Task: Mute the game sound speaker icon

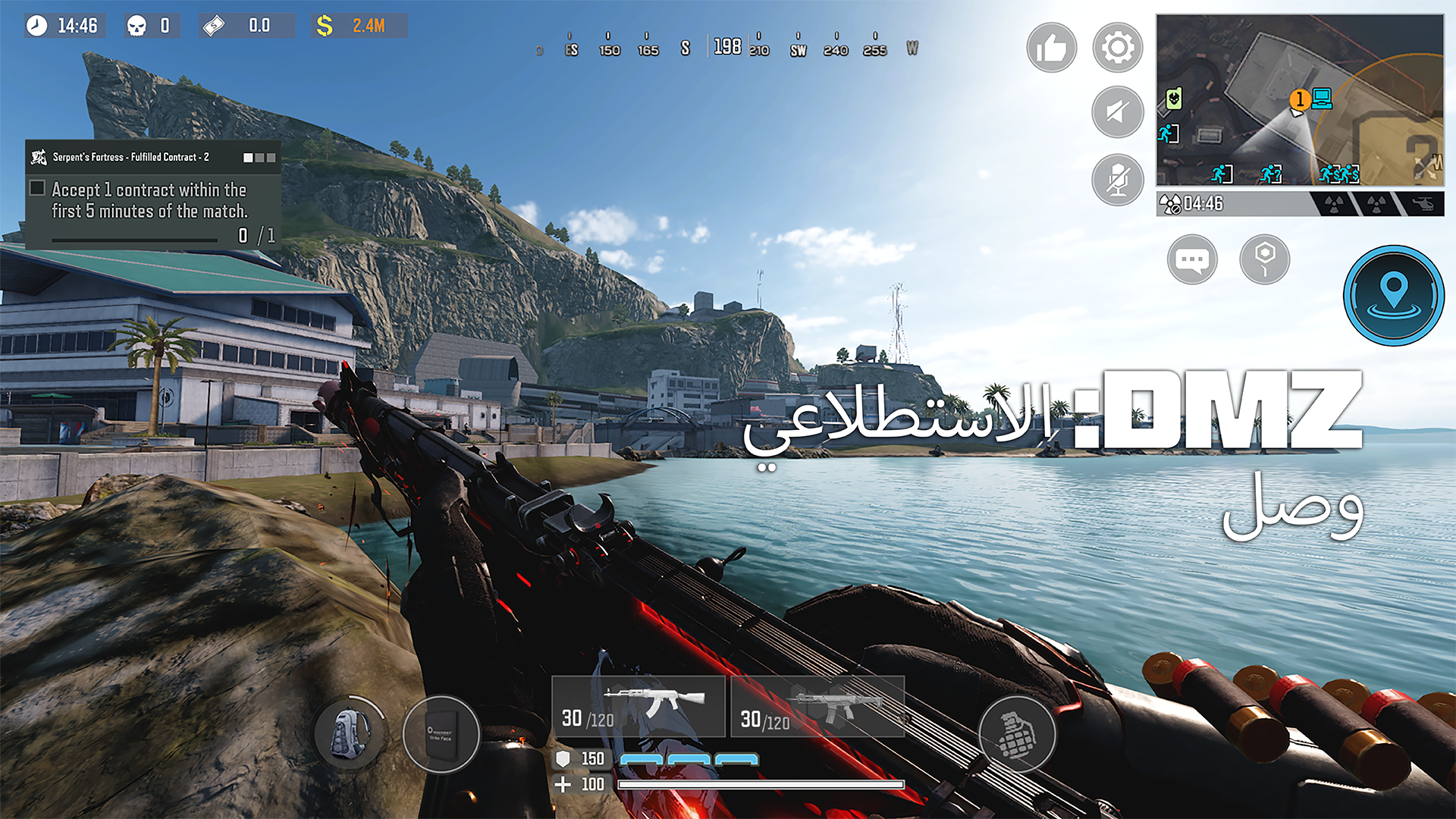Action: (1116, 112)
